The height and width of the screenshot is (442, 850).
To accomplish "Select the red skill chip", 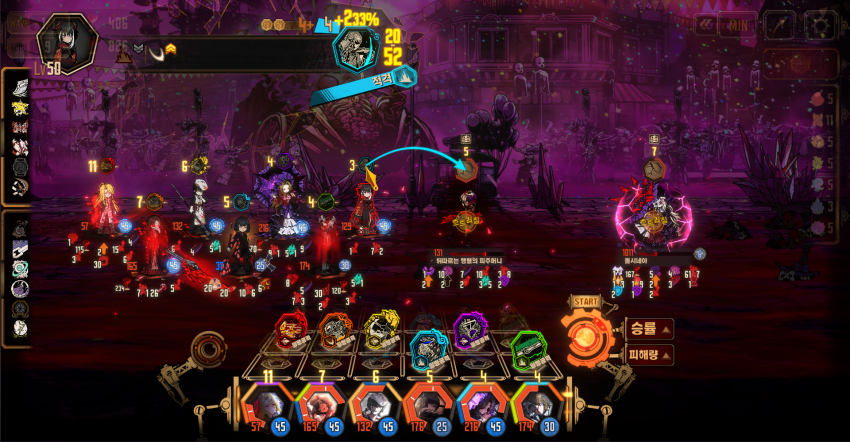I will 292,331.
